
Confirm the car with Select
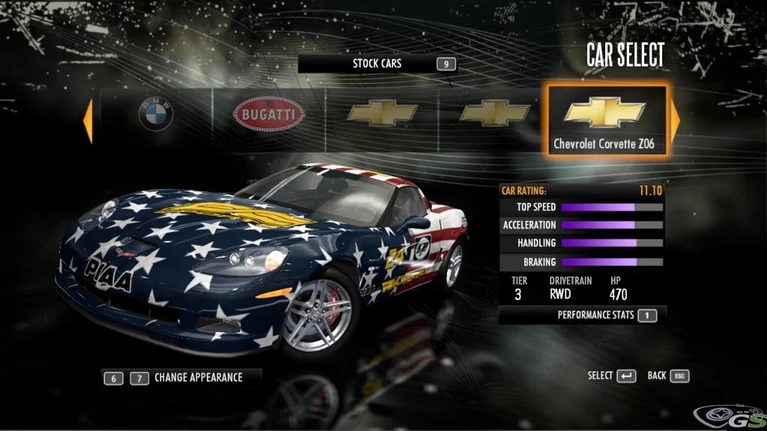coord(612,376)
